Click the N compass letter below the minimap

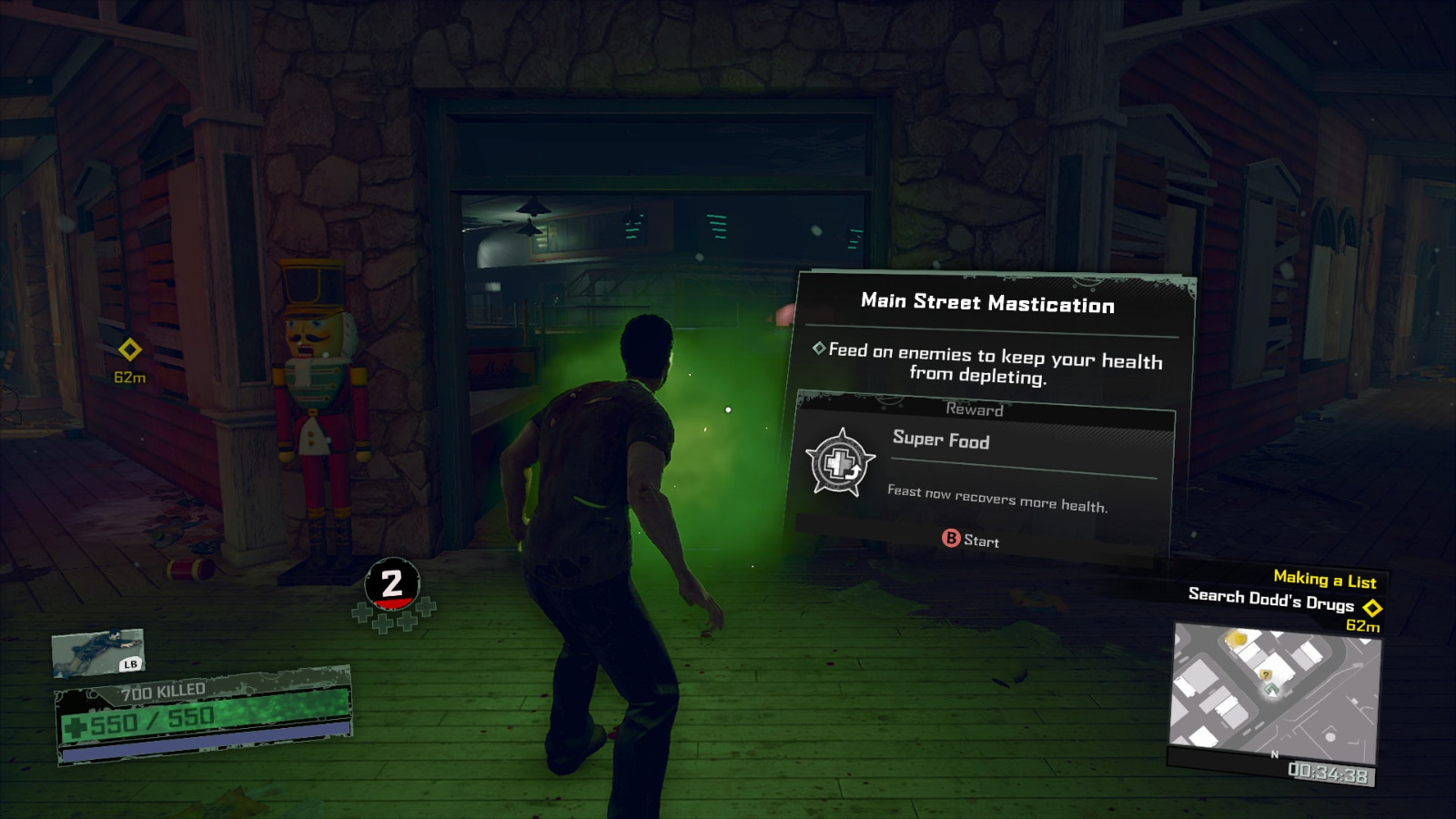1274,754
